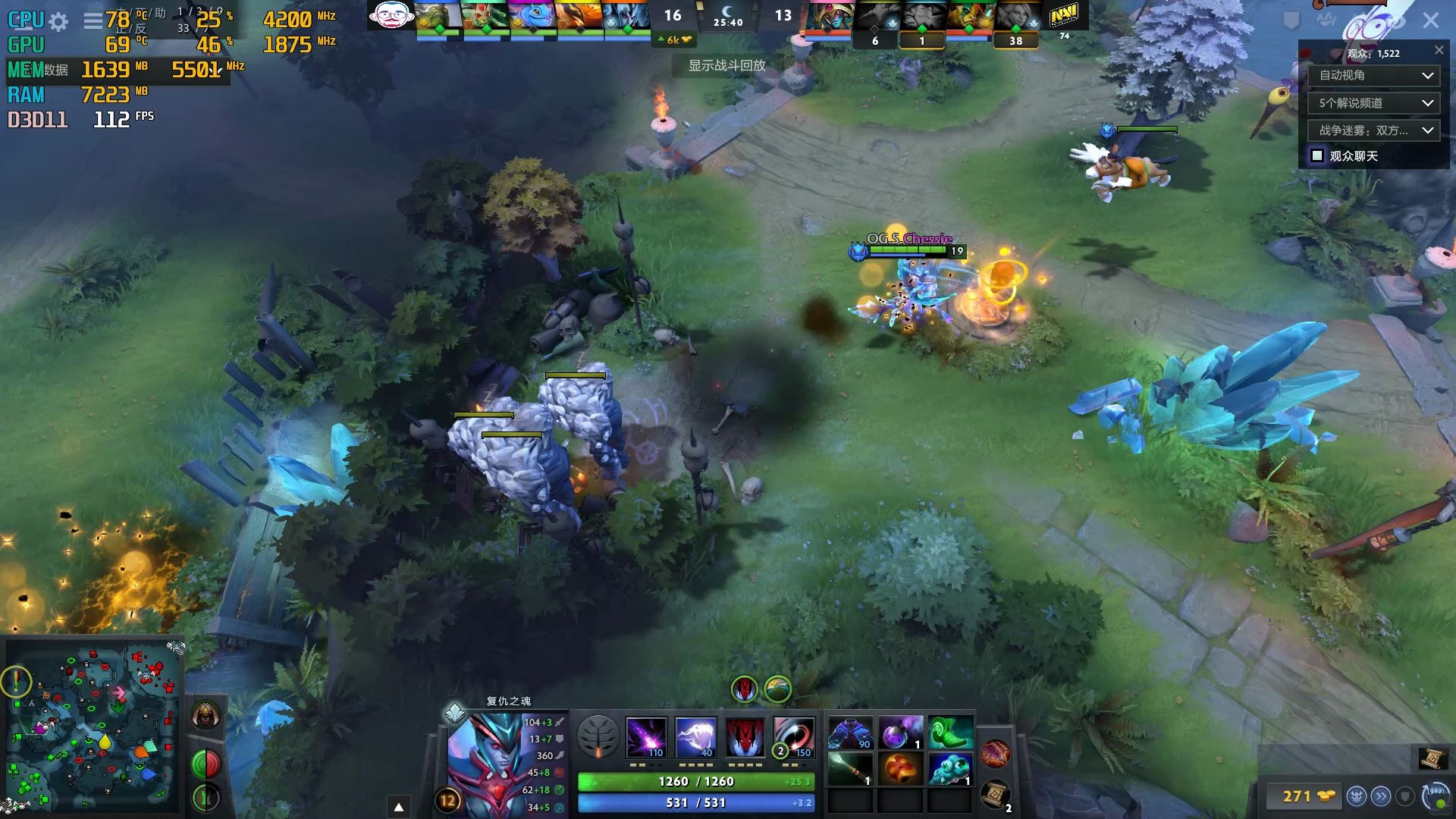Select the Wave of Terror ability icon

click(x=695, y=736)
